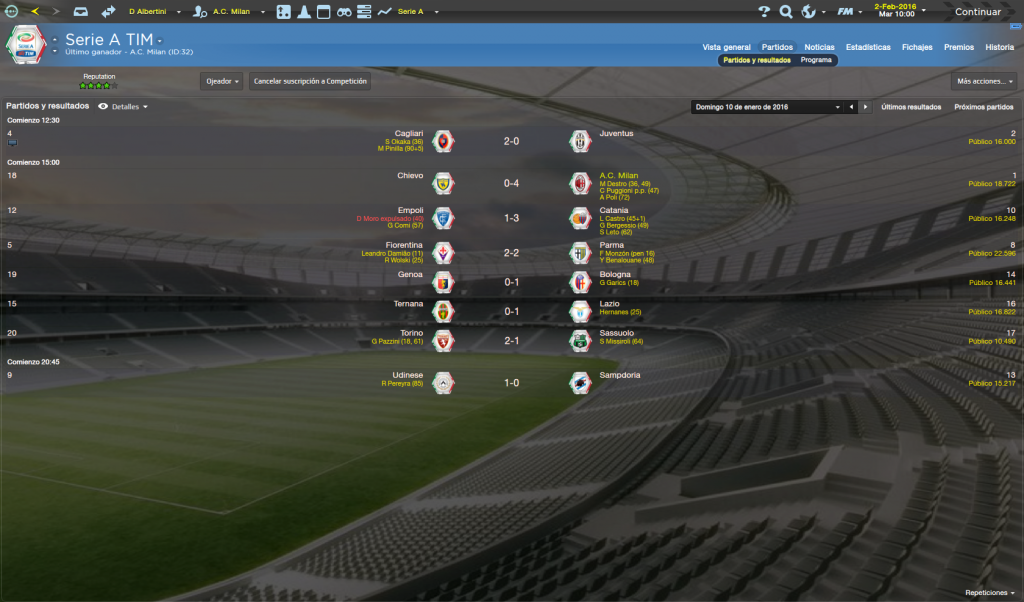The width and height of the screenshot is (1024, 602).
Task: Show the Estadísticas tab
Action: 868,47
